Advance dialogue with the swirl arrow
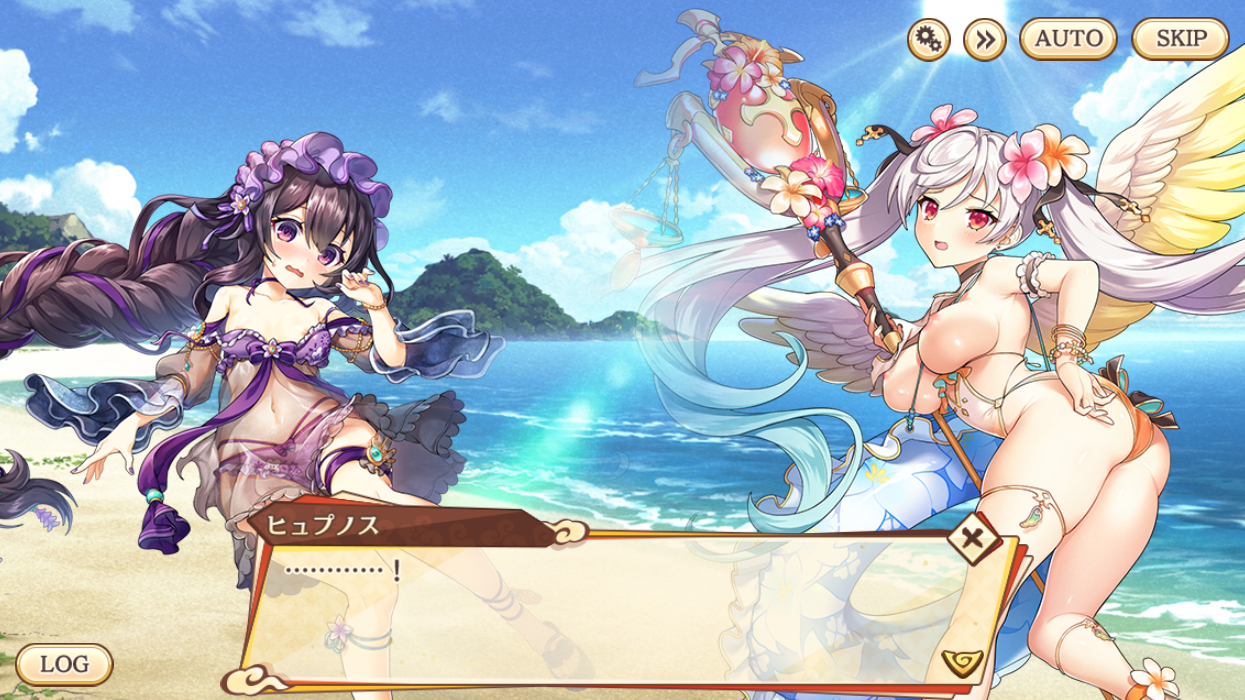Screen dimensions: 1245x700 (962, 660)
